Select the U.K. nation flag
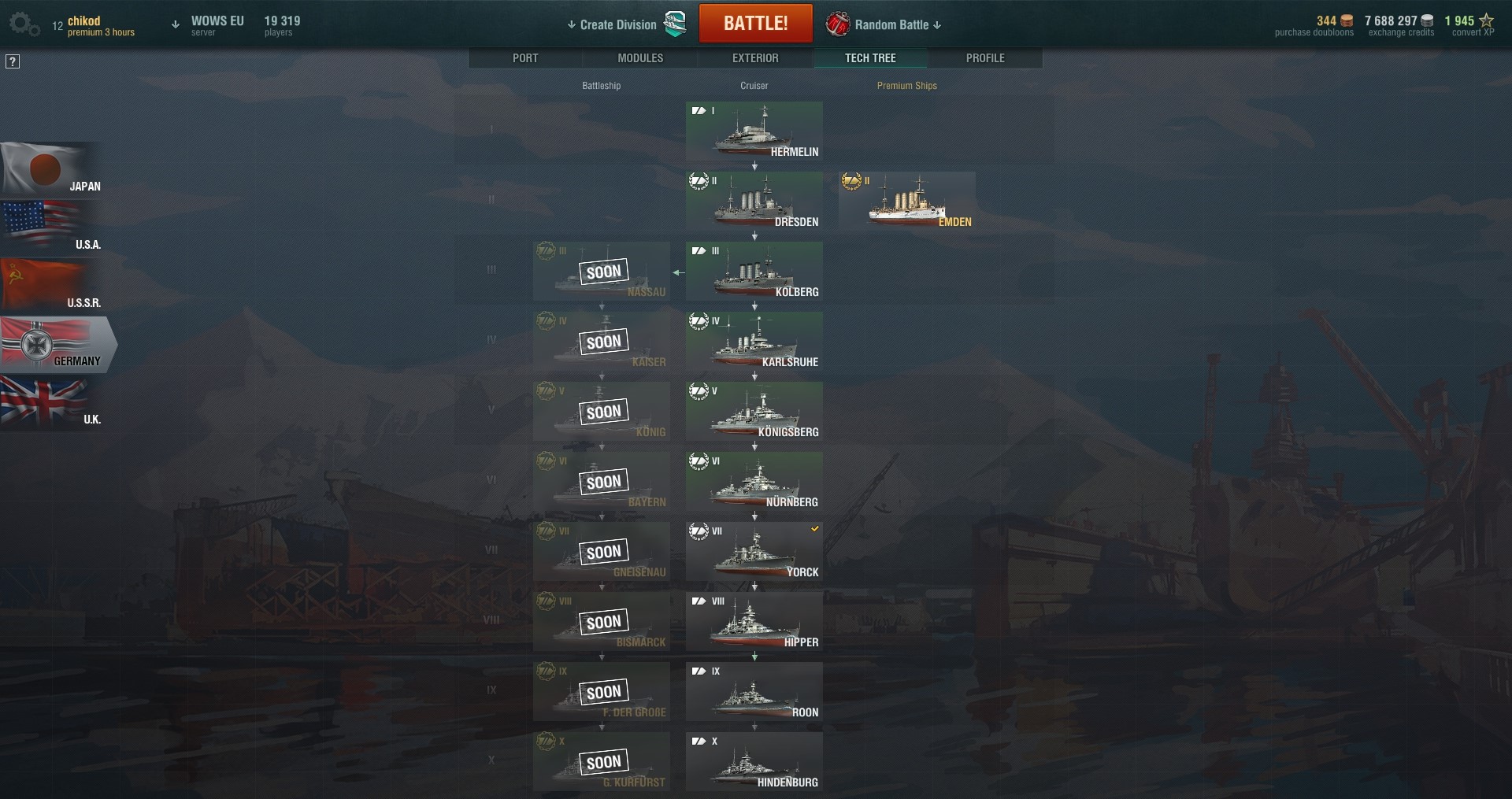This screenshot has width=1512, height=799. [x=50, y=403]
